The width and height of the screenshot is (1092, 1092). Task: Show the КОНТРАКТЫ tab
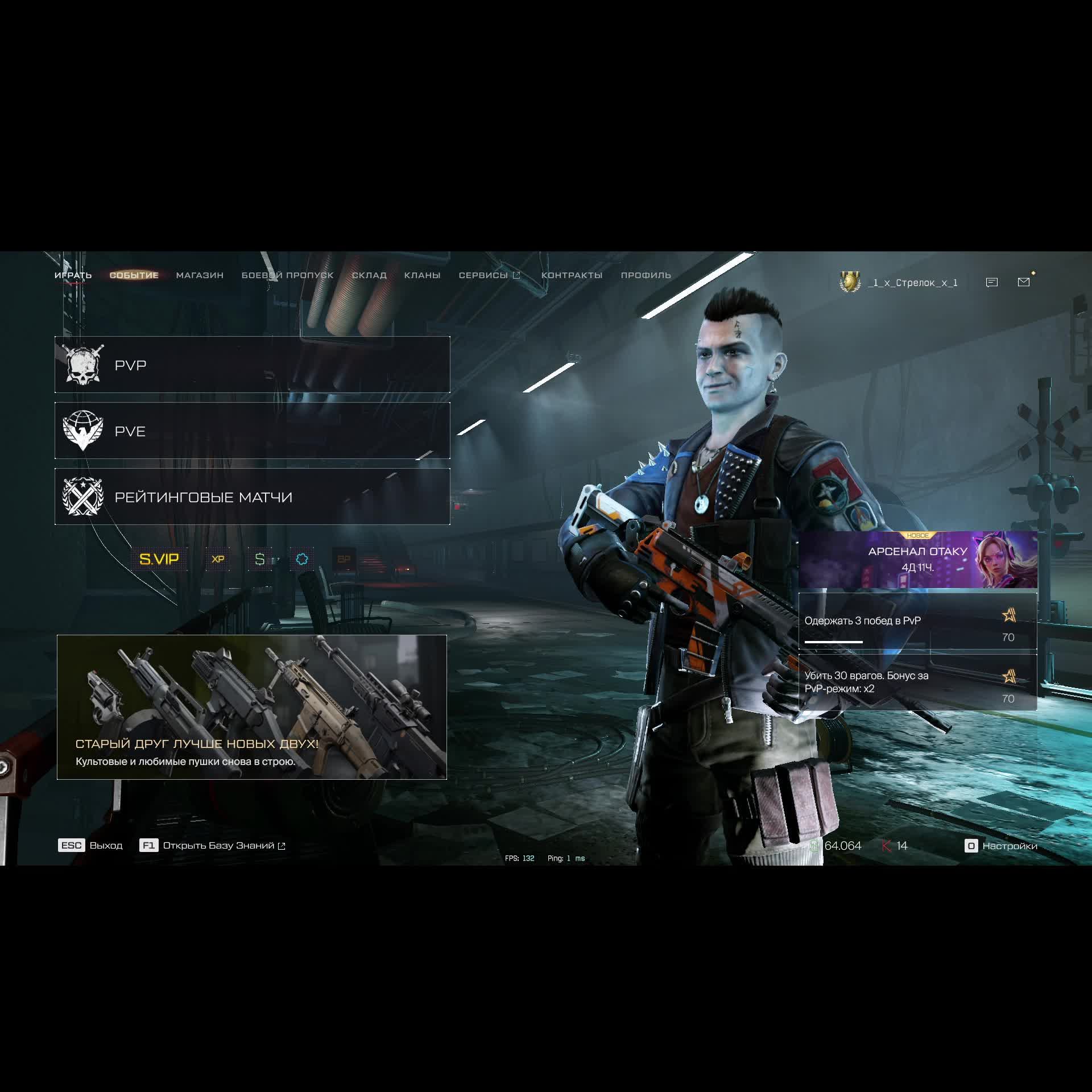pos(572,275)
